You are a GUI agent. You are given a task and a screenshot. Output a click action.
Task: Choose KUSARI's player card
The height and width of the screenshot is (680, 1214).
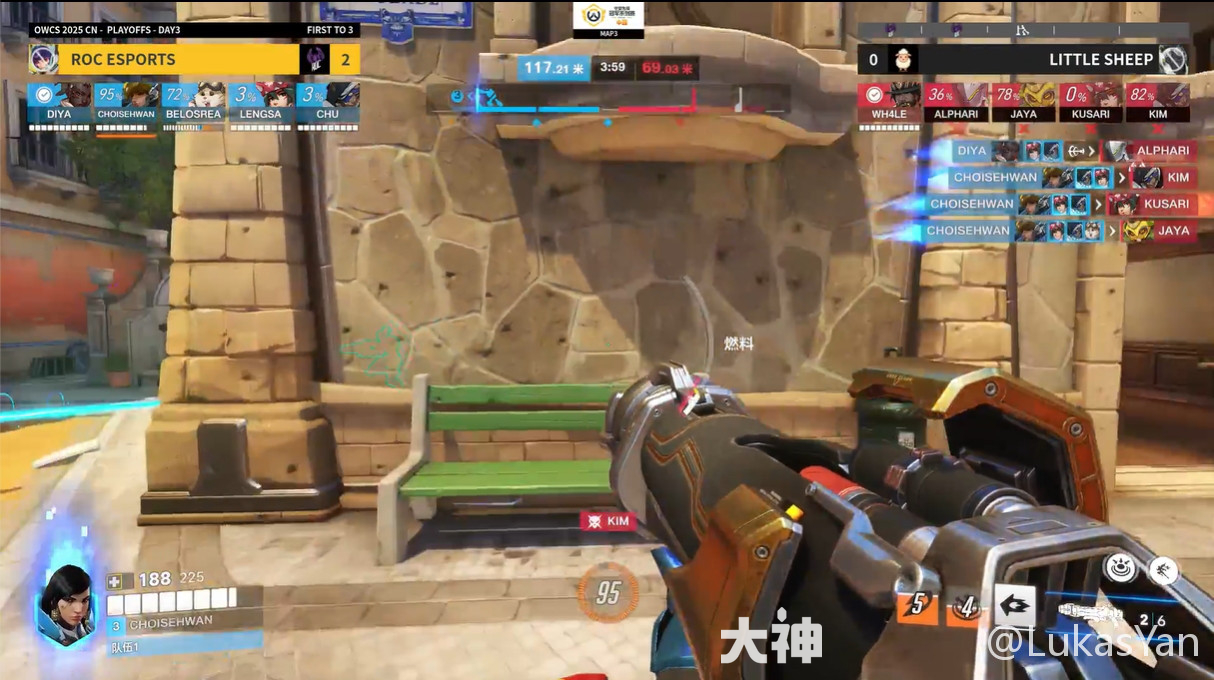pyautogui.click(x=1090, y=102)
